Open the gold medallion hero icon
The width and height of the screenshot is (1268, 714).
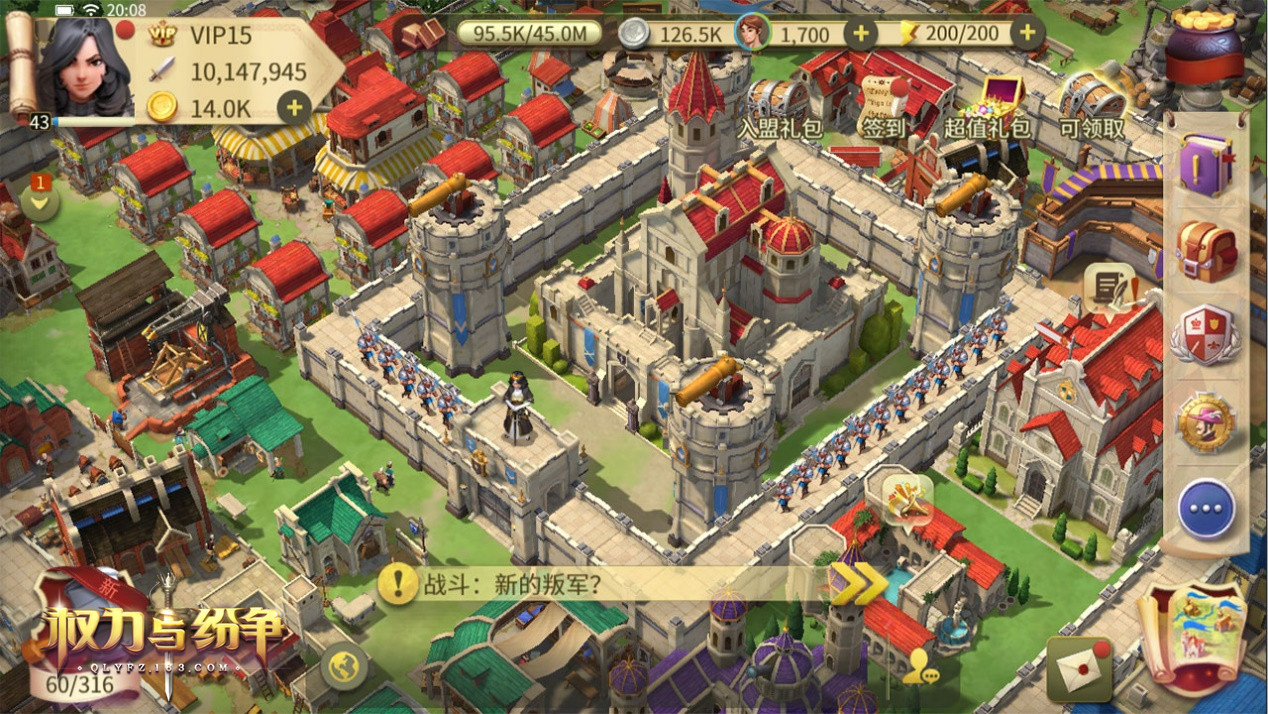pos(1206,423)
